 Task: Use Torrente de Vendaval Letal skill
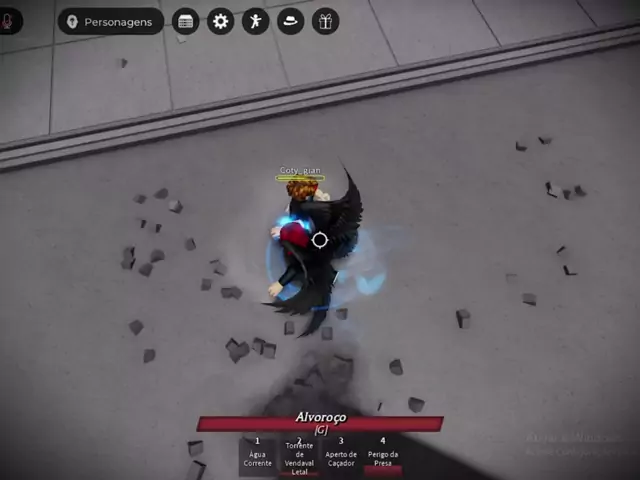pos(299,456)
